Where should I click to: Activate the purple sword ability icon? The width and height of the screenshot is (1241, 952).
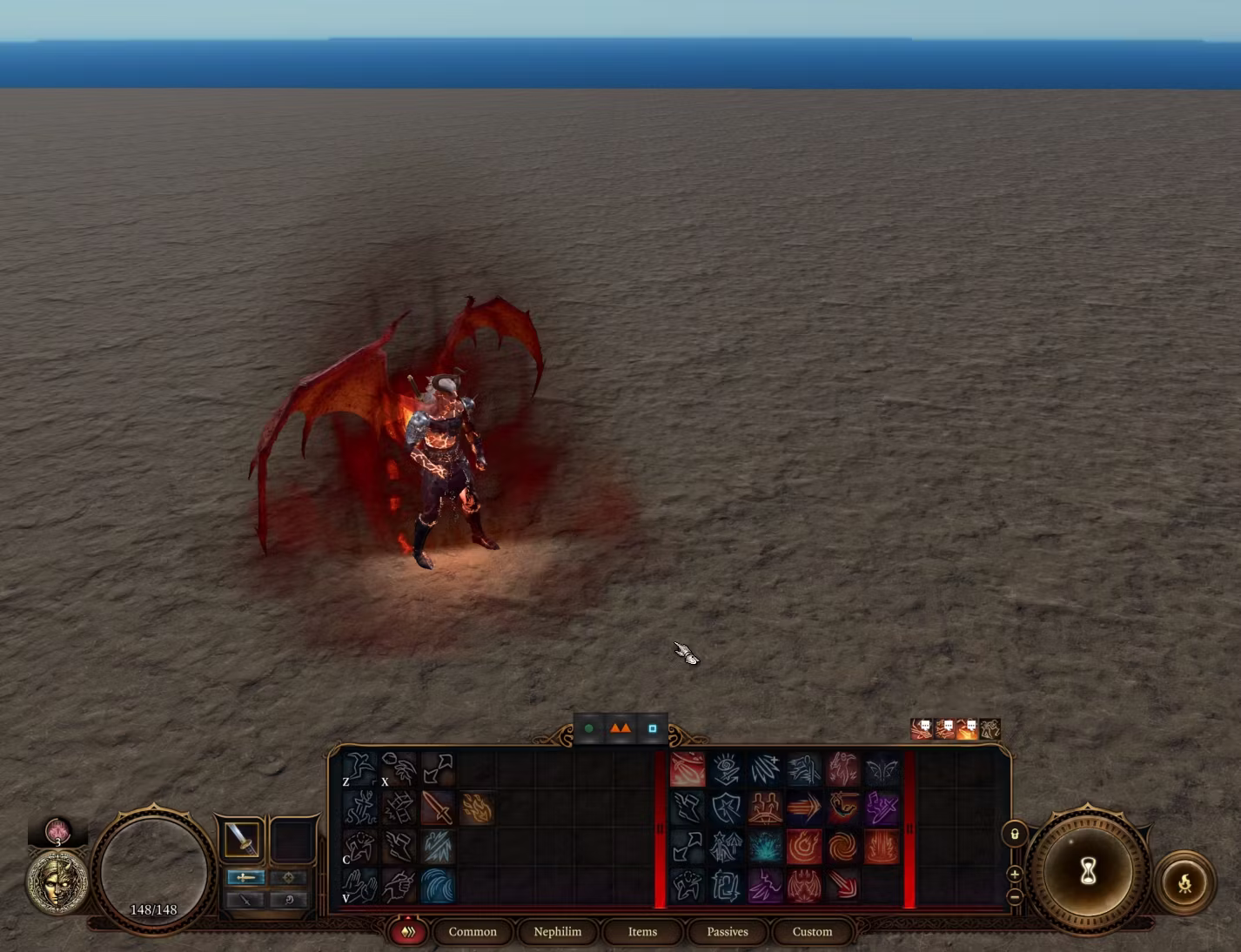point(881,808)
